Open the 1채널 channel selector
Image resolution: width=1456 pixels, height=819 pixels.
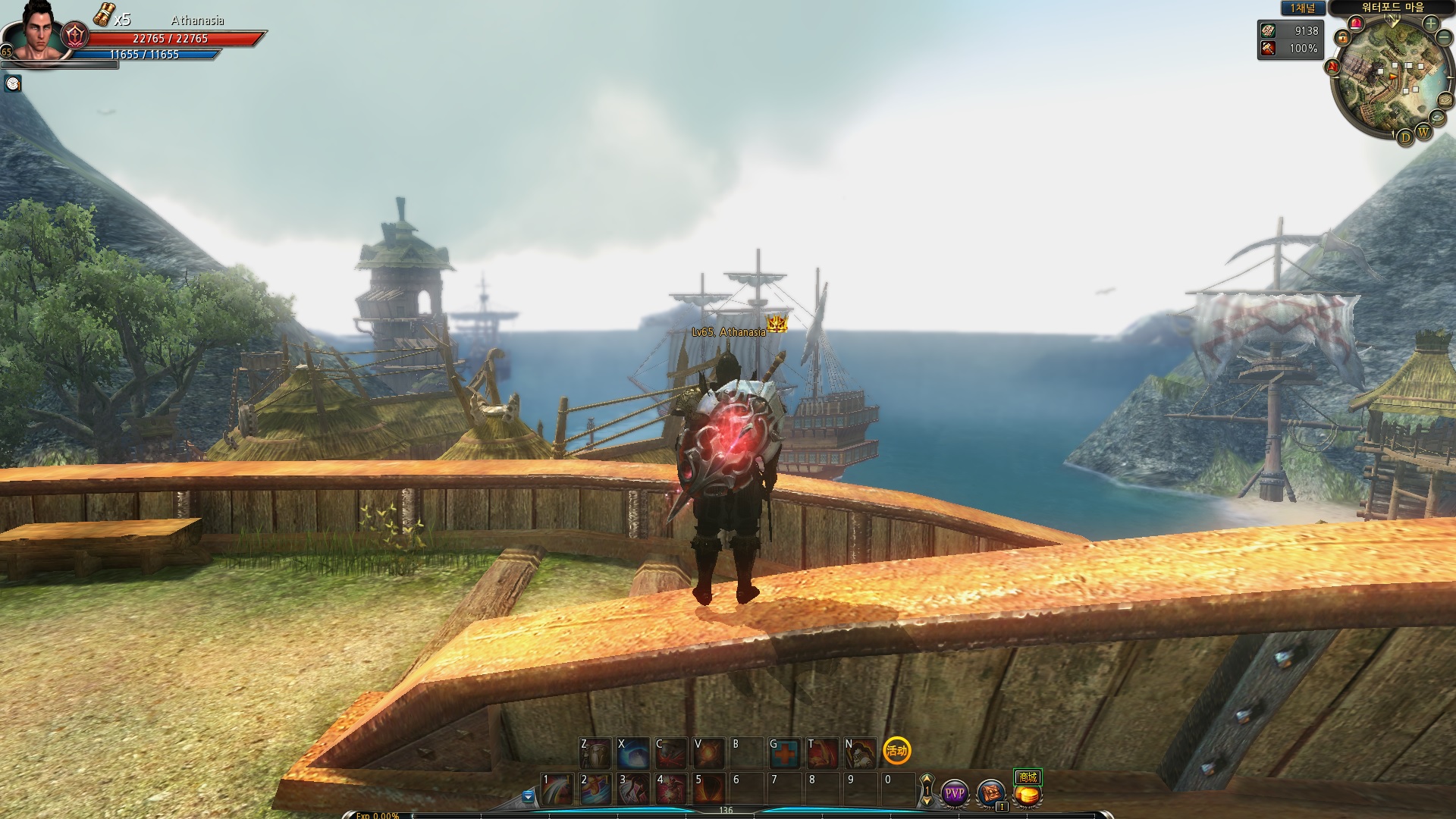(x=1303, y=8)
